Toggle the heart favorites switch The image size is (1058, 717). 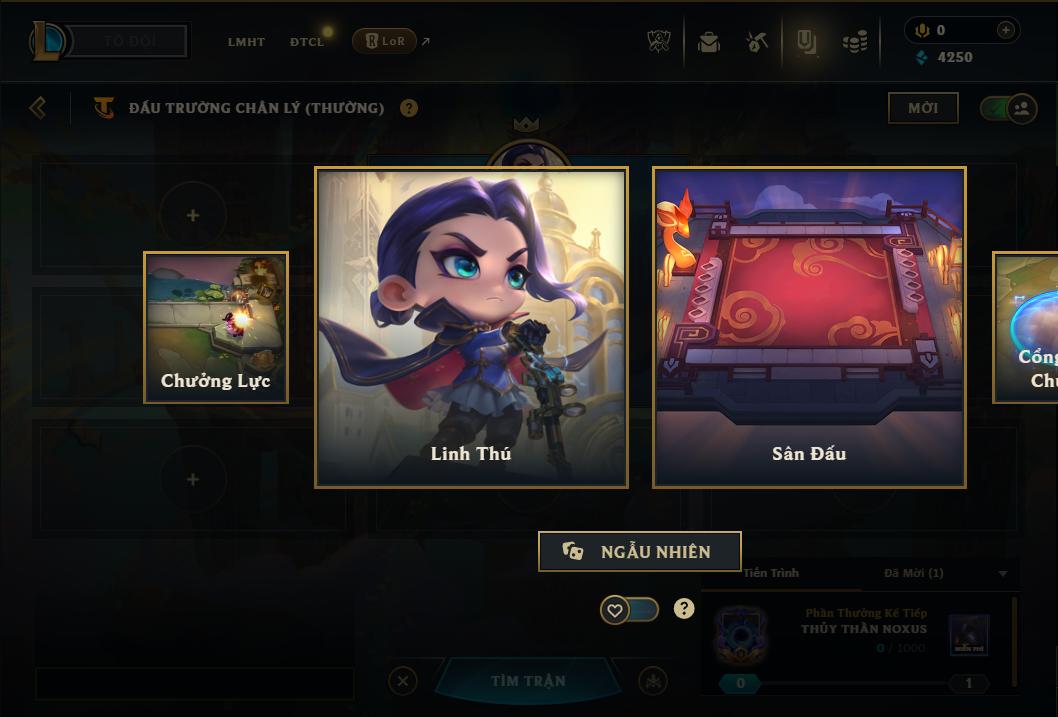(629, 609)
